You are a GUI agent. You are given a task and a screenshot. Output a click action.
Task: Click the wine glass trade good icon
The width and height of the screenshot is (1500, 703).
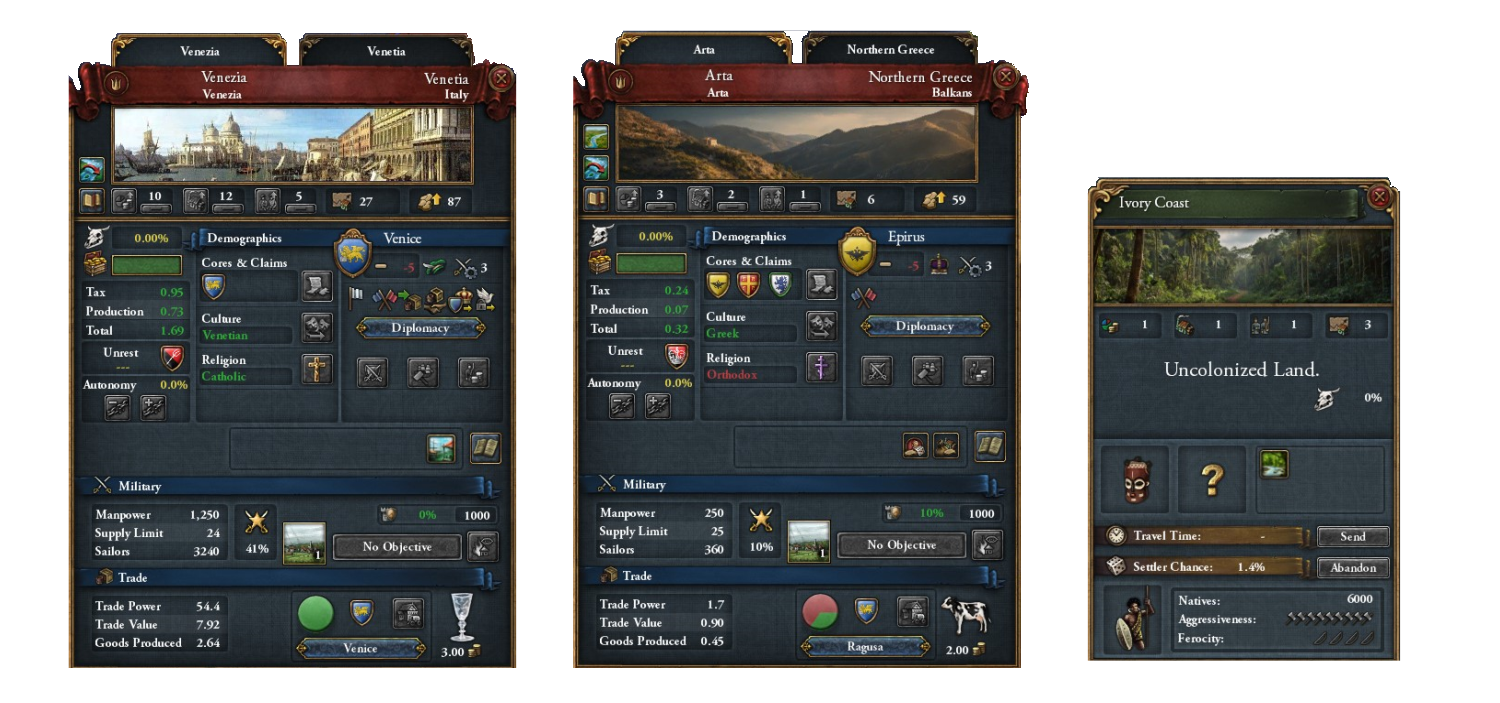[461, 616]
